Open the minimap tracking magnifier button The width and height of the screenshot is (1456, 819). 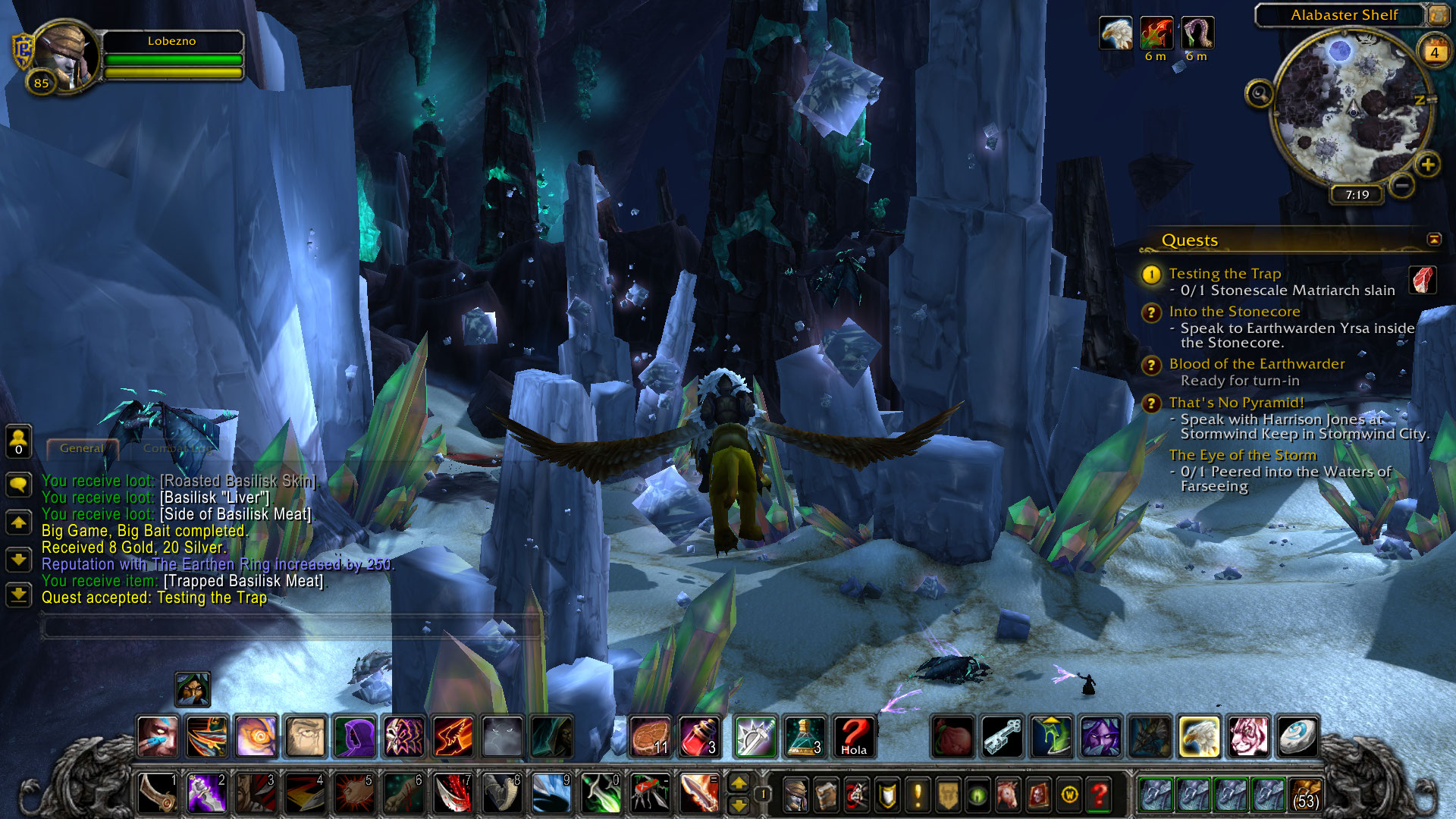point(1260,94)
